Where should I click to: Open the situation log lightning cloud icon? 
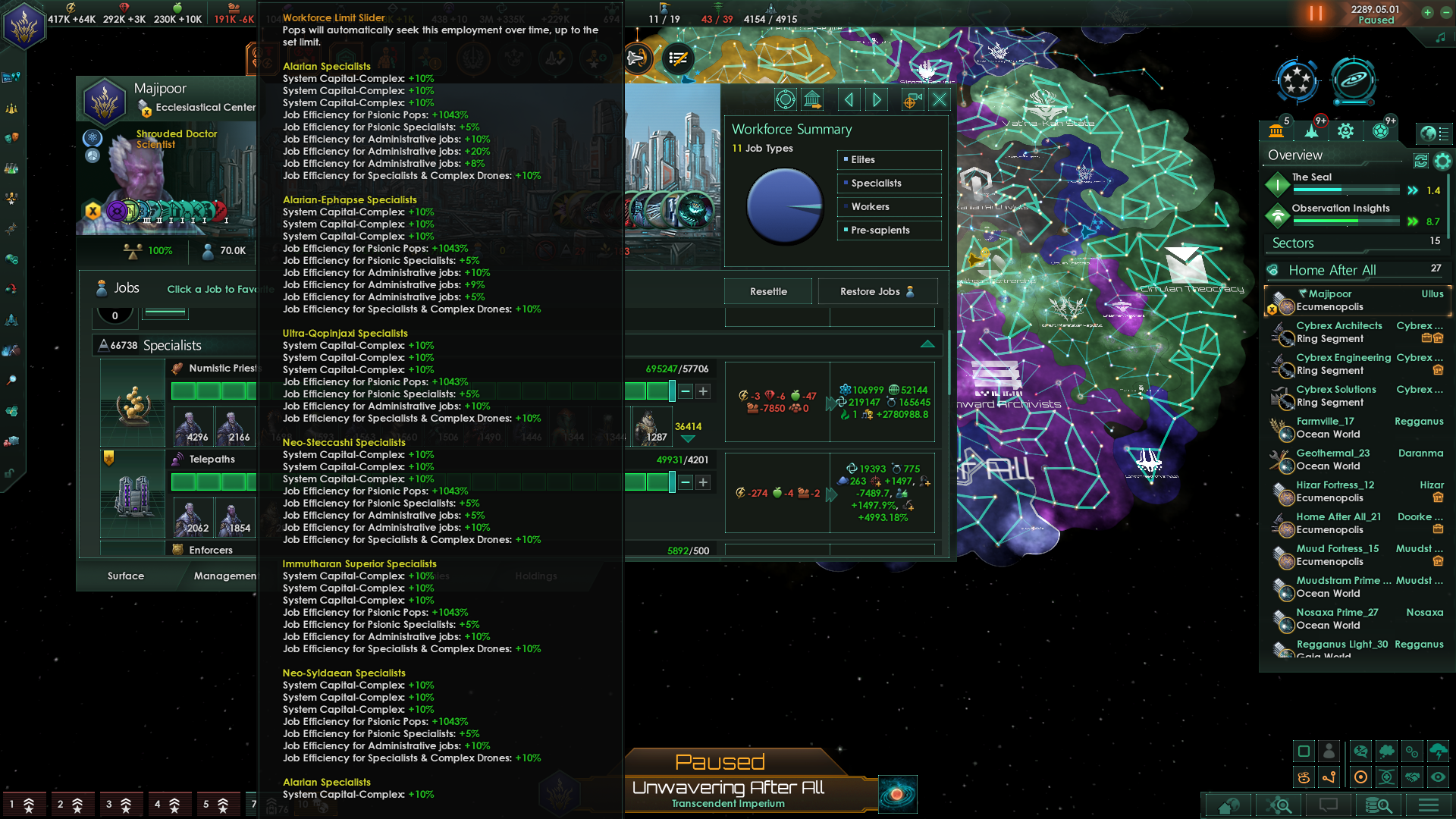tap(1439, 751)
